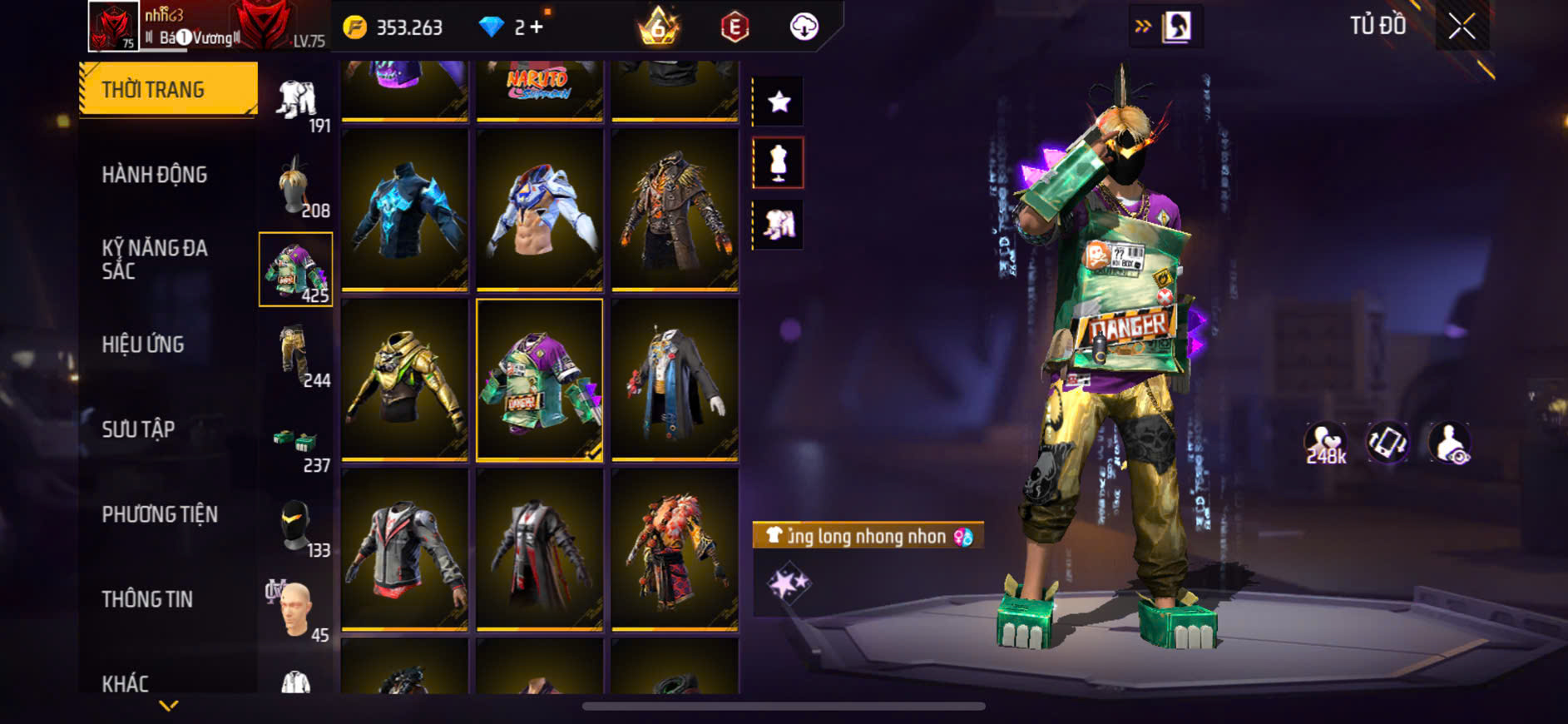Open the star favorites filter
1568x724 pixels.
click(x=779, y=102)
